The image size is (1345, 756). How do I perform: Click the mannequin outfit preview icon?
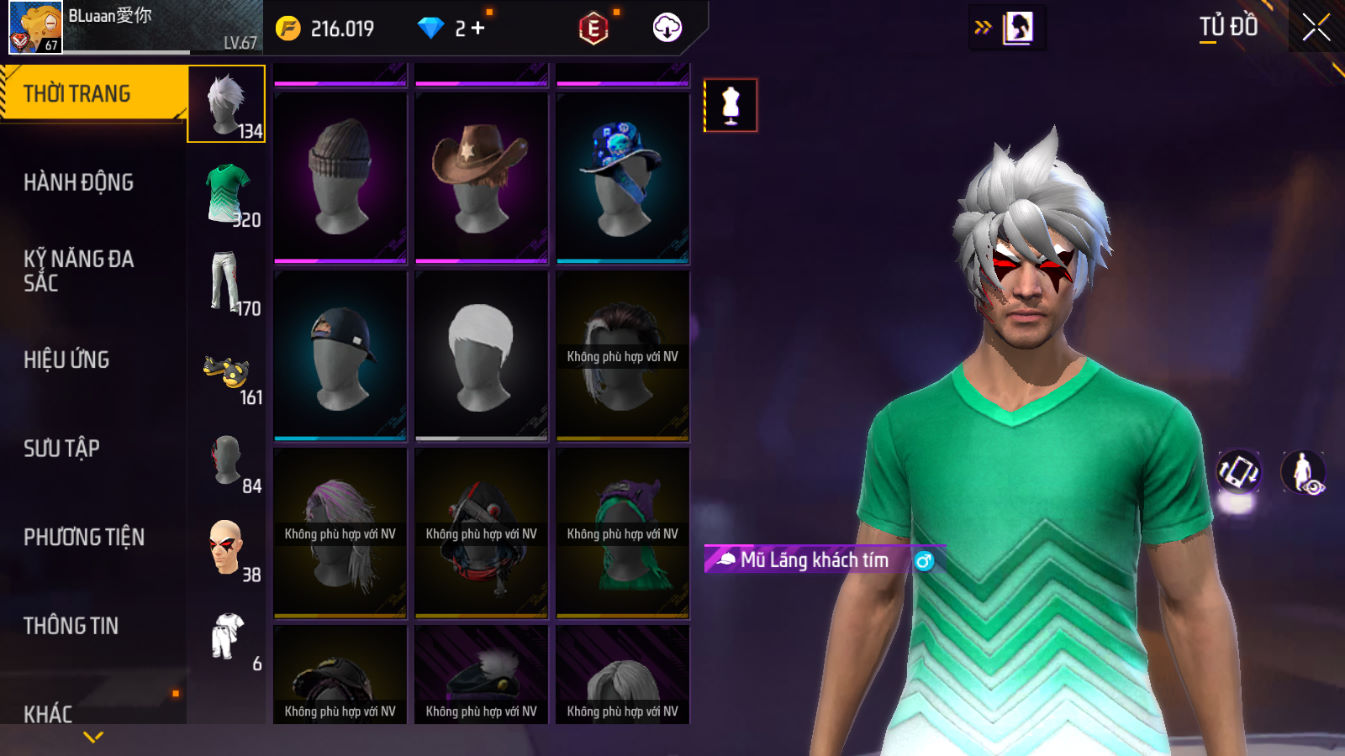click(x=731, y=105)
